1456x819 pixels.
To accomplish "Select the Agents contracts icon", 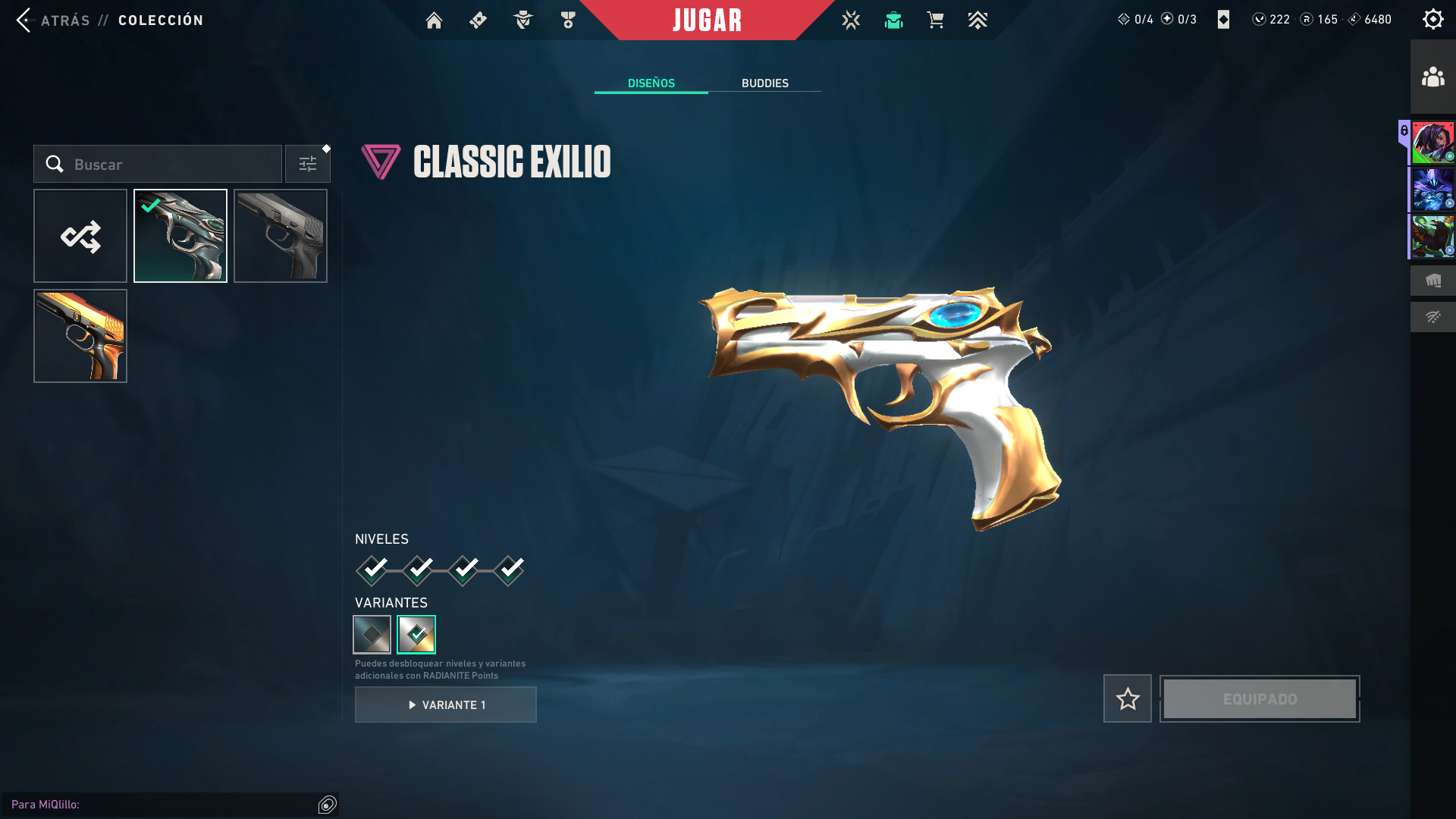I will pyautogui.click(x=522, y=20).
